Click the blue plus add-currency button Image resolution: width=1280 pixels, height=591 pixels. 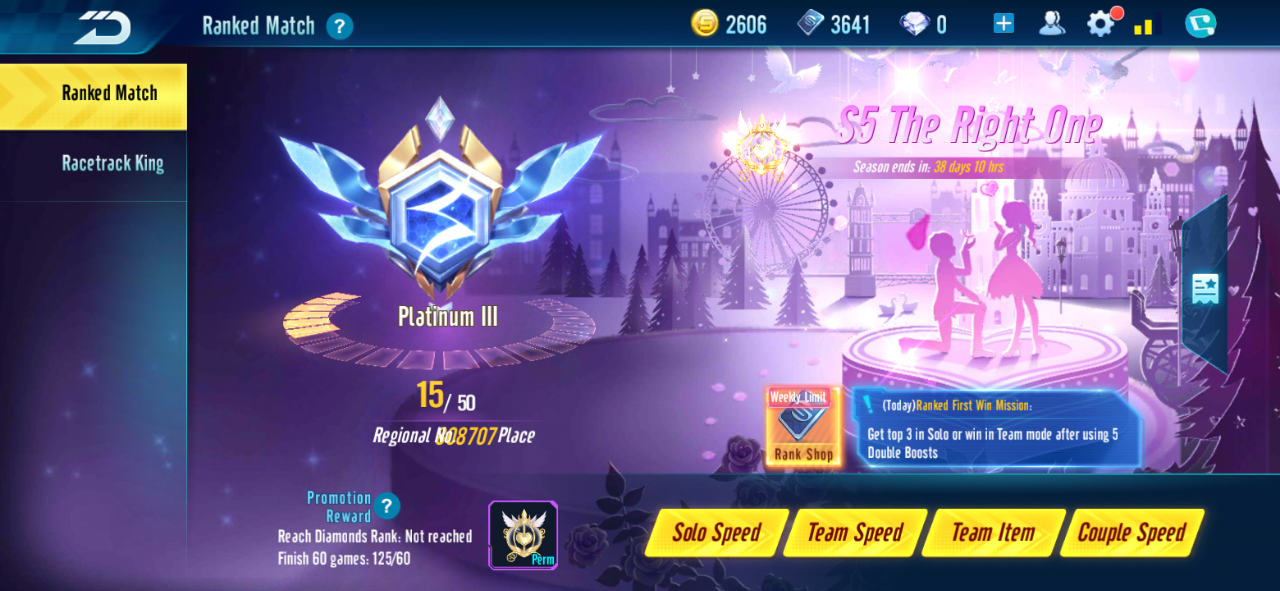(1003, 24)
